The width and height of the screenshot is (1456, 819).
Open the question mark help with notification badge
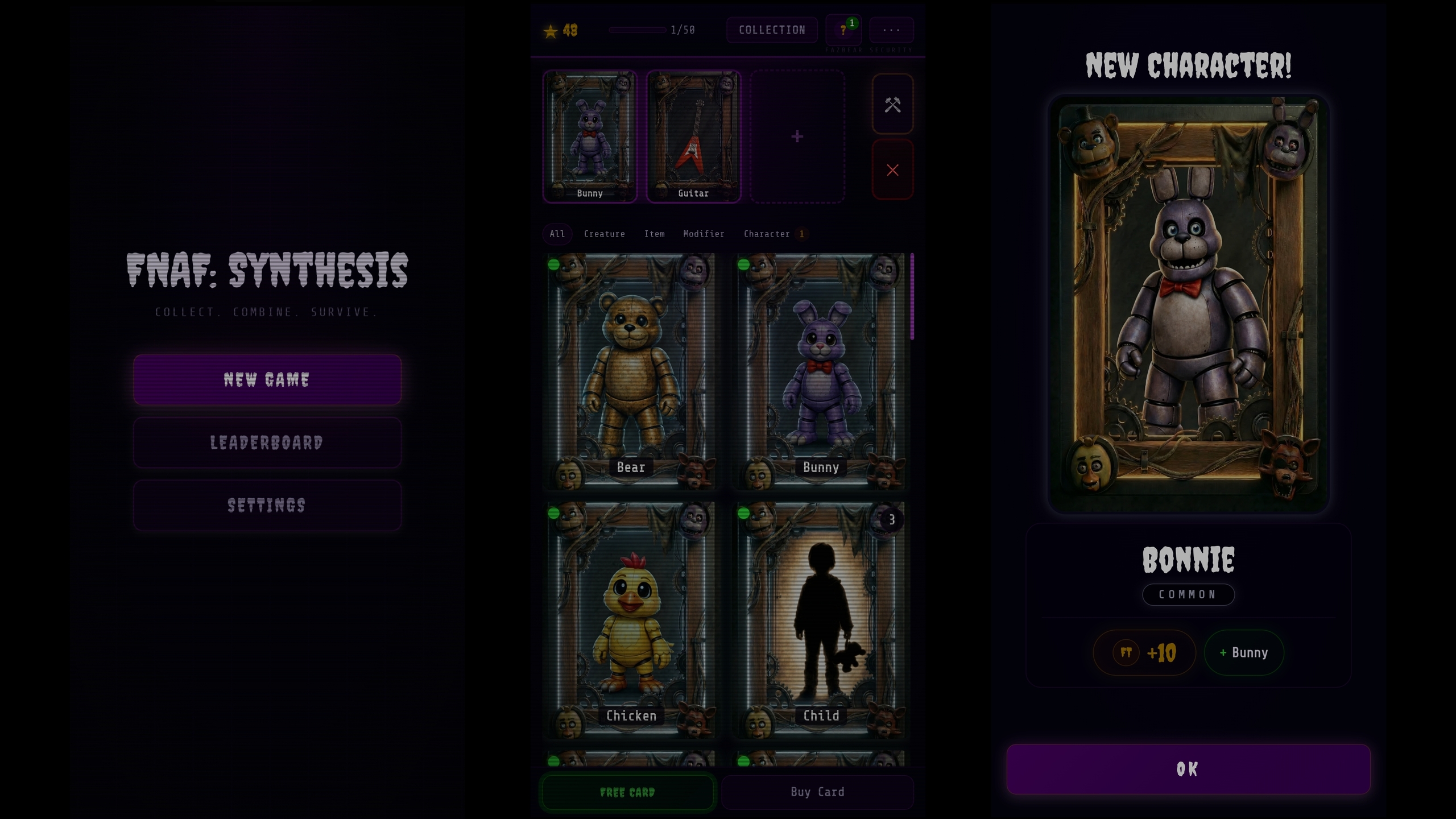point(843,30)
